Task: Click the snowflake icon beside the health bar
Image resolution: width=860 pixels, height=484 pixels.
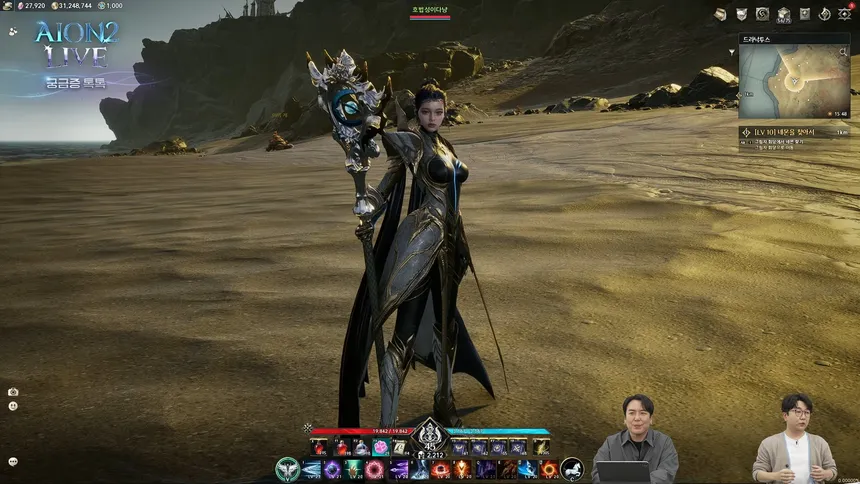Action: pyautogui.click(x=308, y=428)
